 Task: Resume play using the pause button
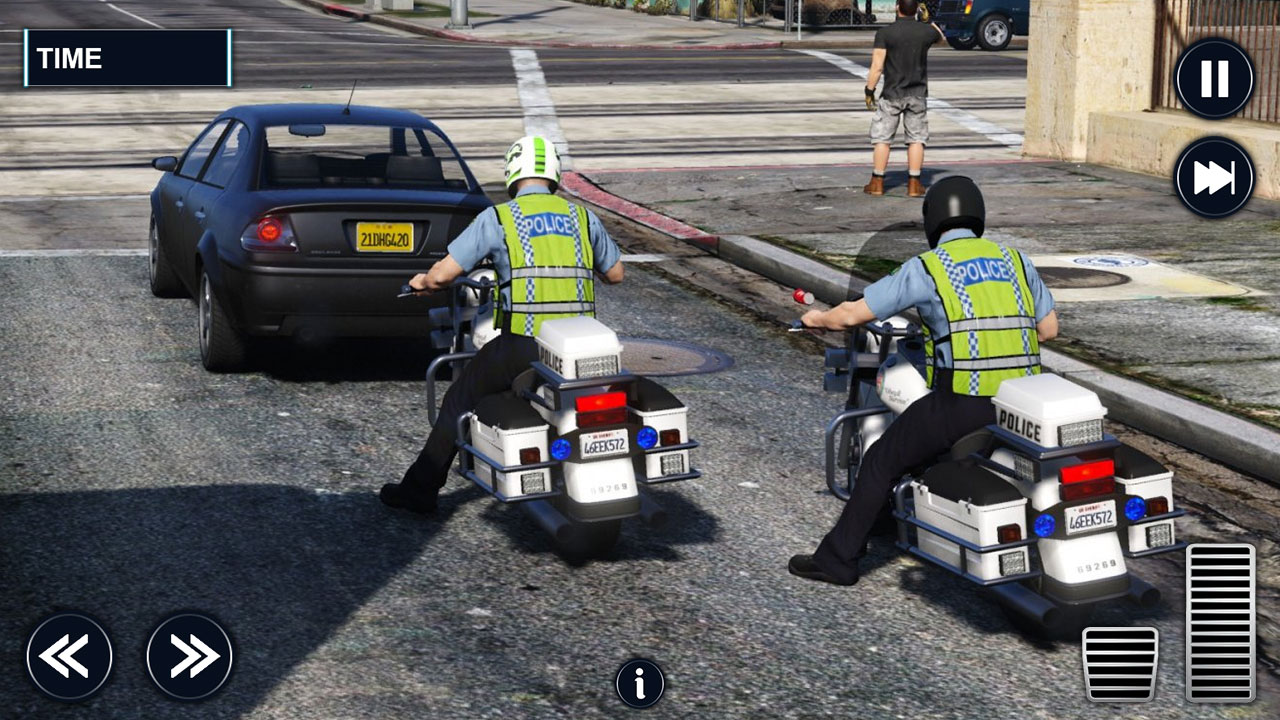1213,76
